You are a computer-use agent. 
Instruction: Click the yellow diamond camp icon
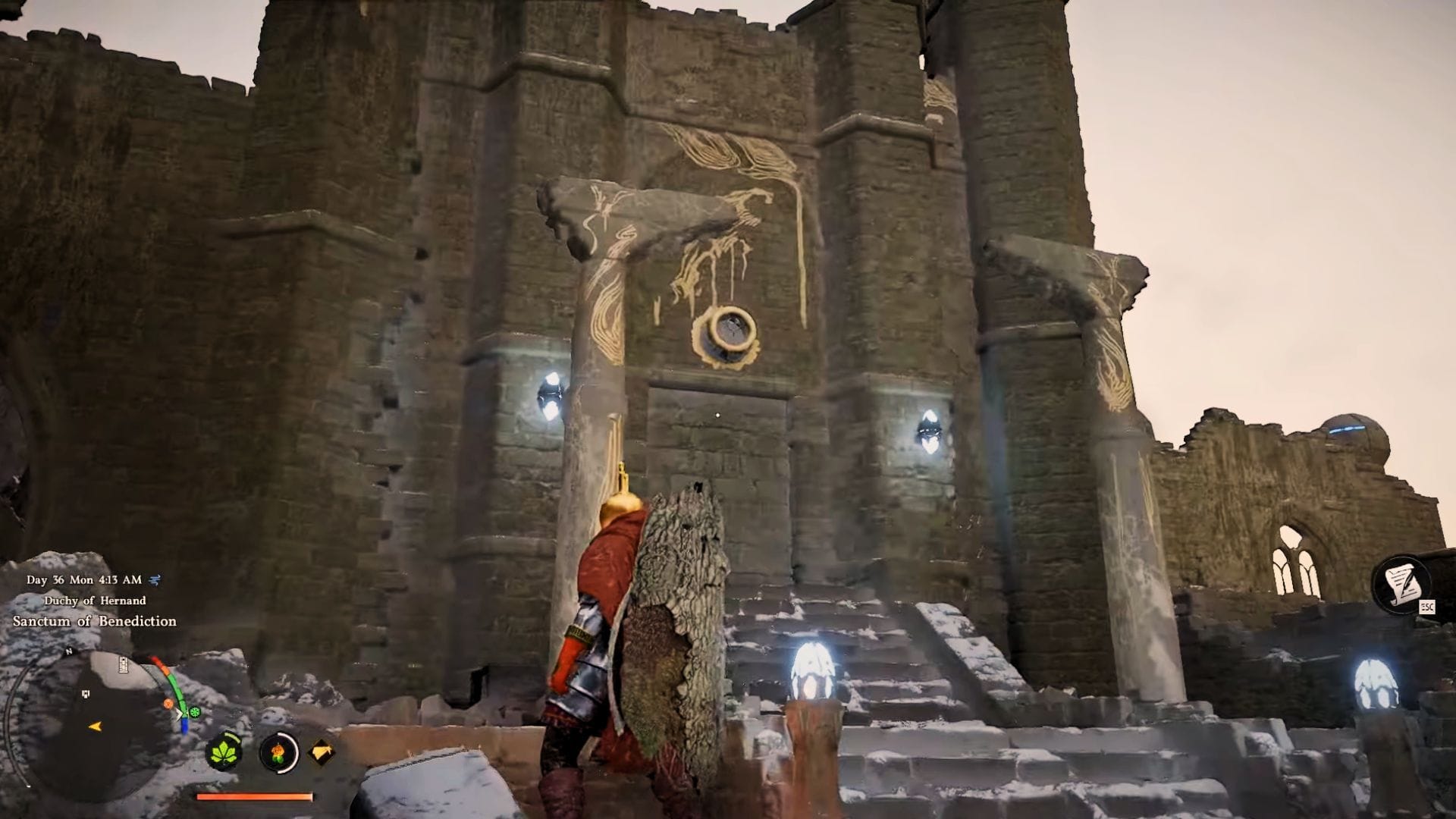322,752
